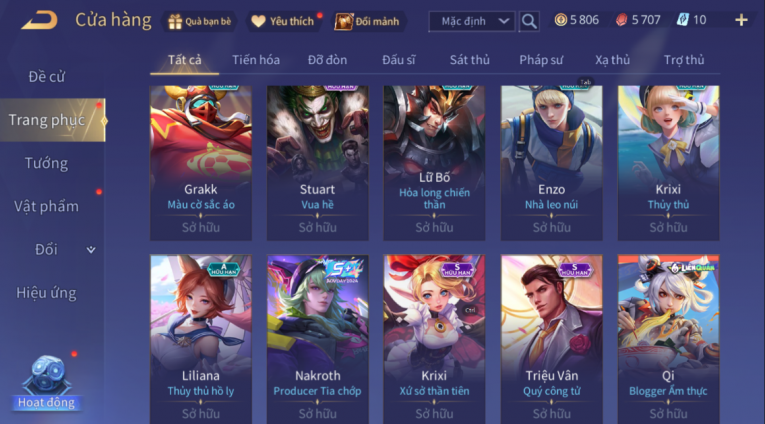Open the Quà bạn bè gift menu
This screenshot has width=765, height=424.
coord(199,21)
